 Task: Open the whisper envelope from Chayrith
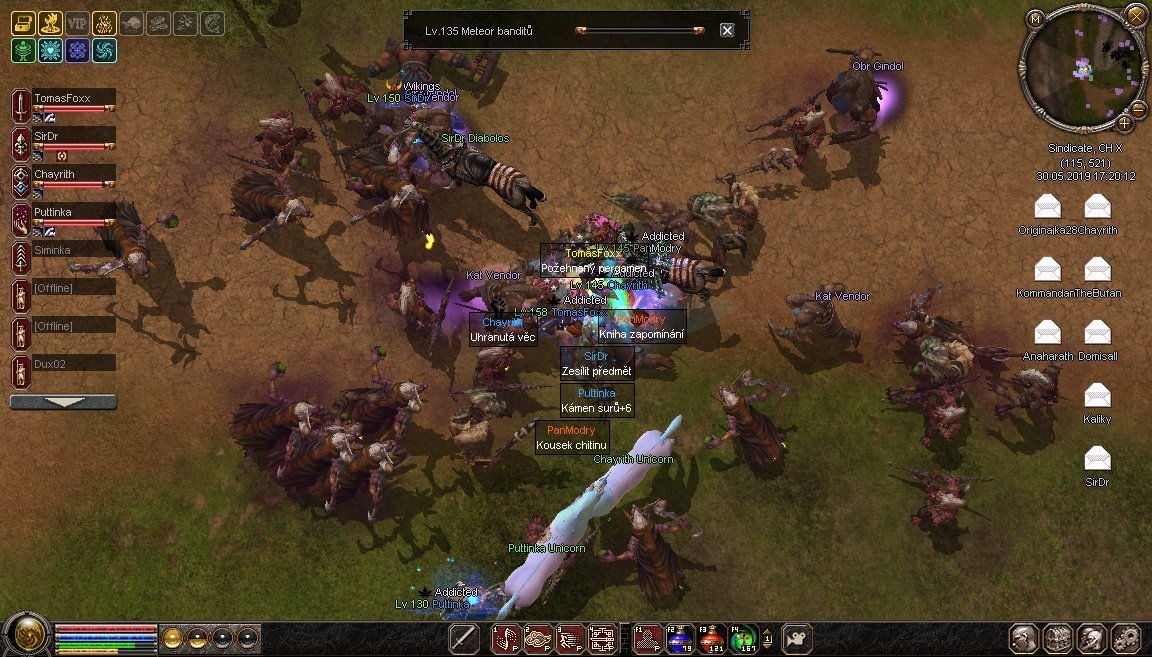[1097, 207]
